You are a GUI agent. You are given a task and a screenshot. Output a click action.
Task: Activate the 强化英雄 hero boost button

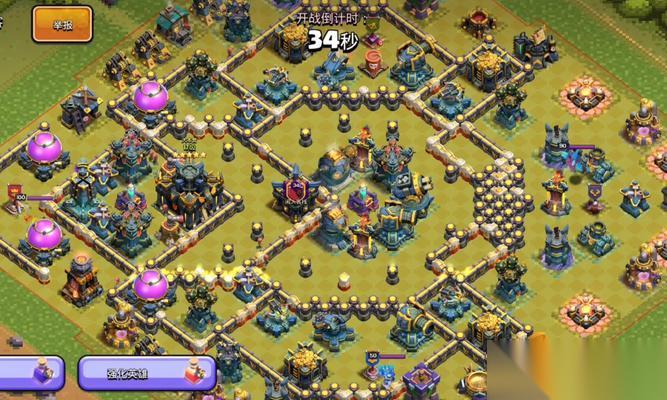click(146, 374)
